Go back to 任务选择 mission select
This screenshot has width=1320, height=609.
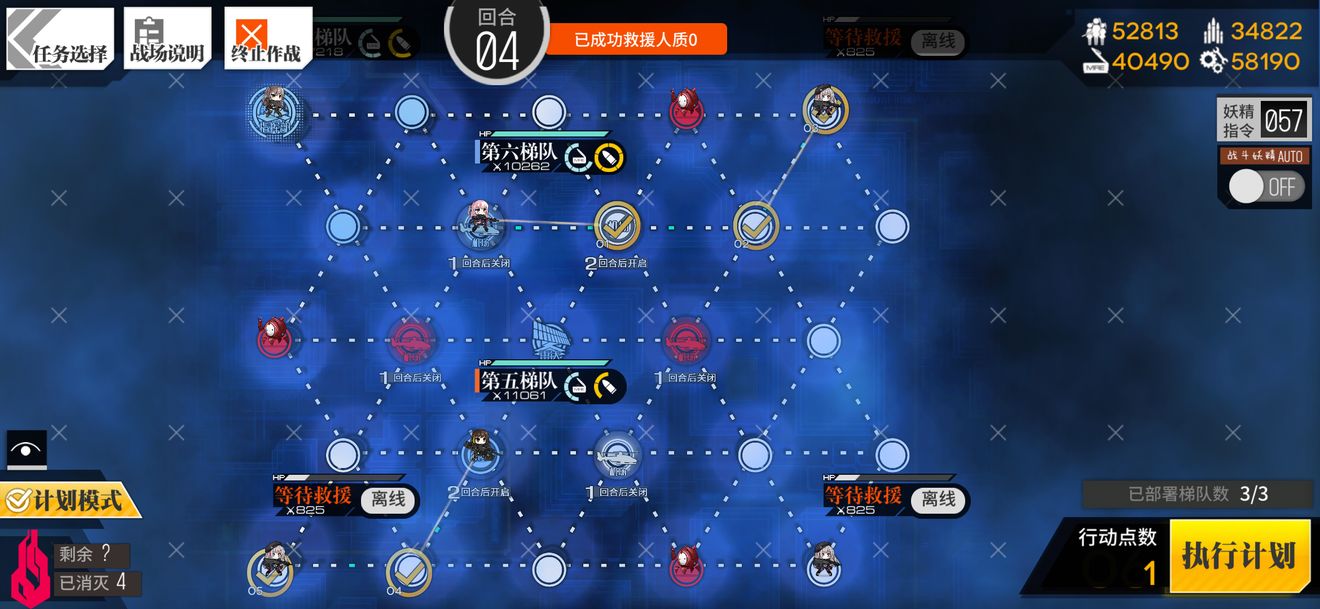coord(60,40)
